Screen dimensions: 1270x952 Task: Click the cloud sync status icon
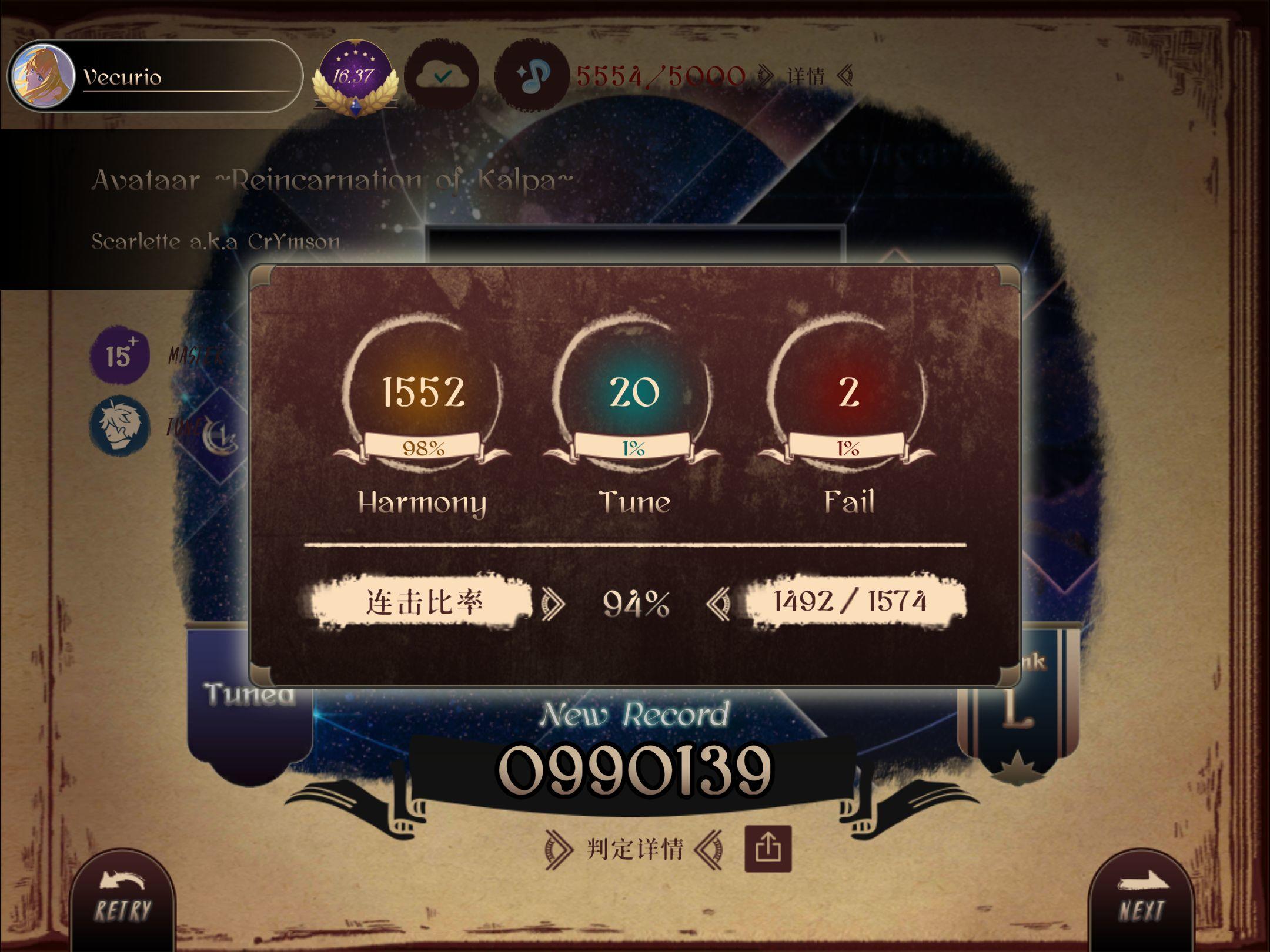[444, 76]
